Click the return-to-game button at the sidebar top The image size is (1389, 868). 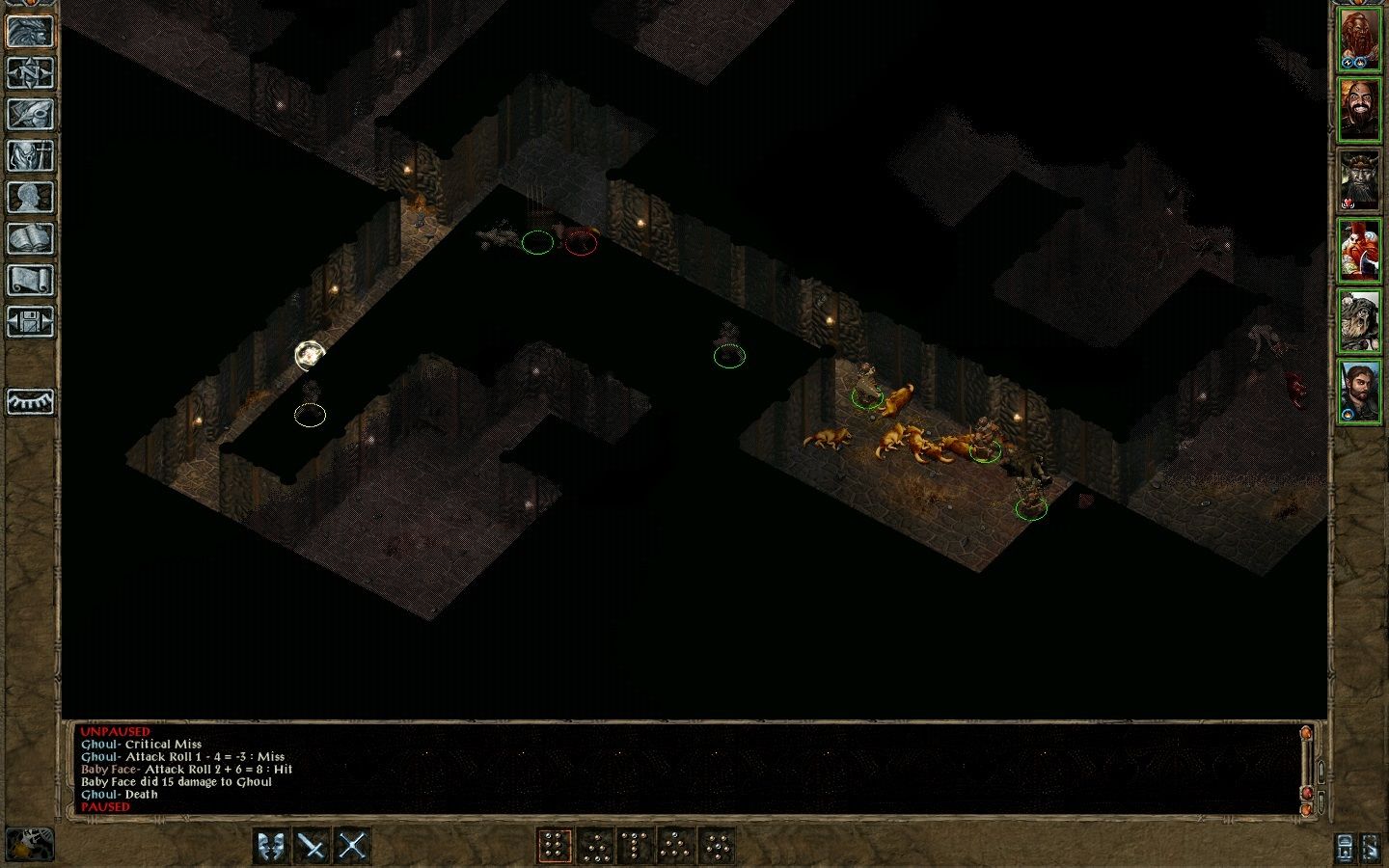tap(30, 32)
